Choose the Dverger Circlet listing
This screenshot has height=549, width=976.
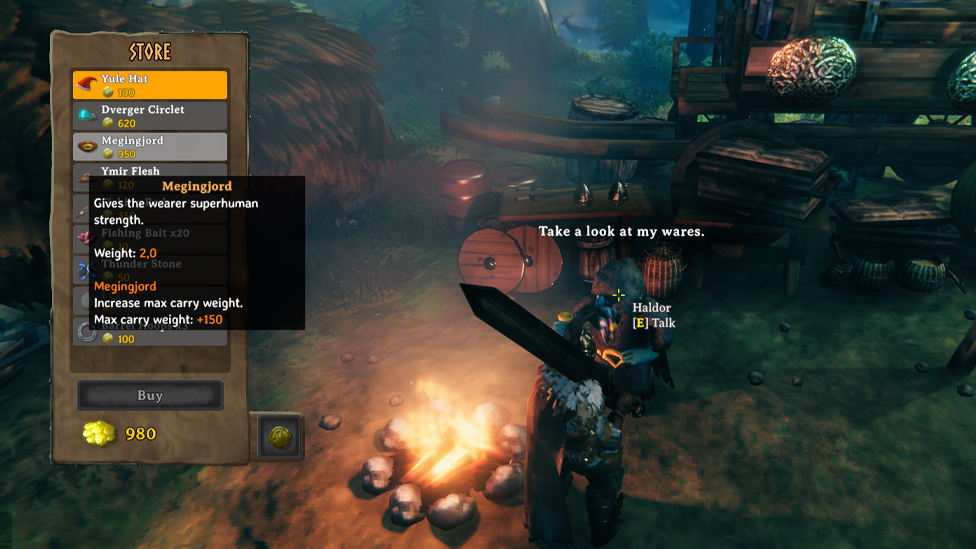(x=150, y=116)
